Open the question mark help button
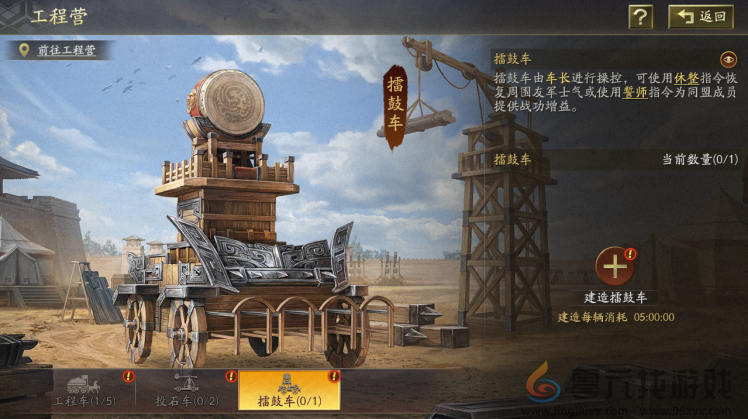Screen dimensions: 748x419 point(640,16)
